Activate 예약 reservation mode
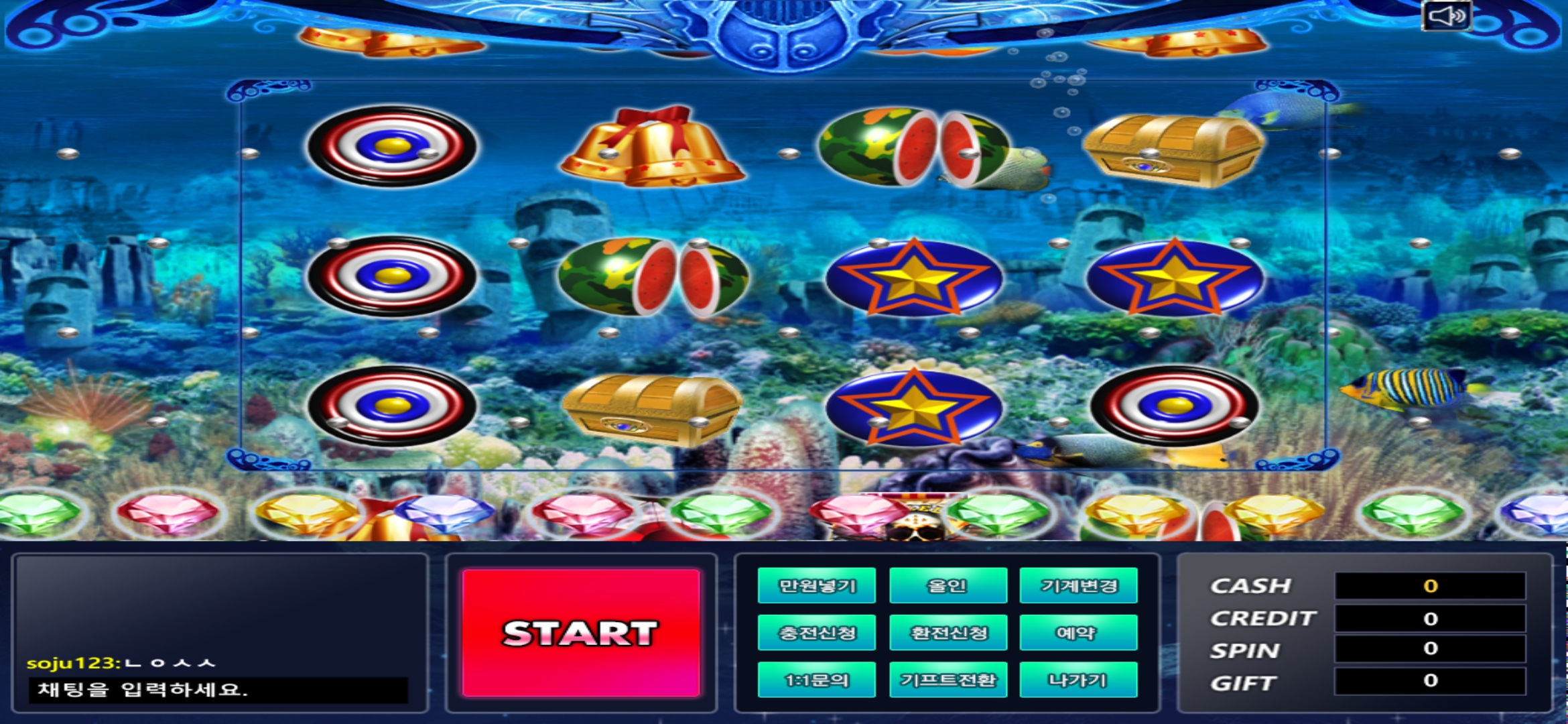1568x724 pixels. (1077, 631)
